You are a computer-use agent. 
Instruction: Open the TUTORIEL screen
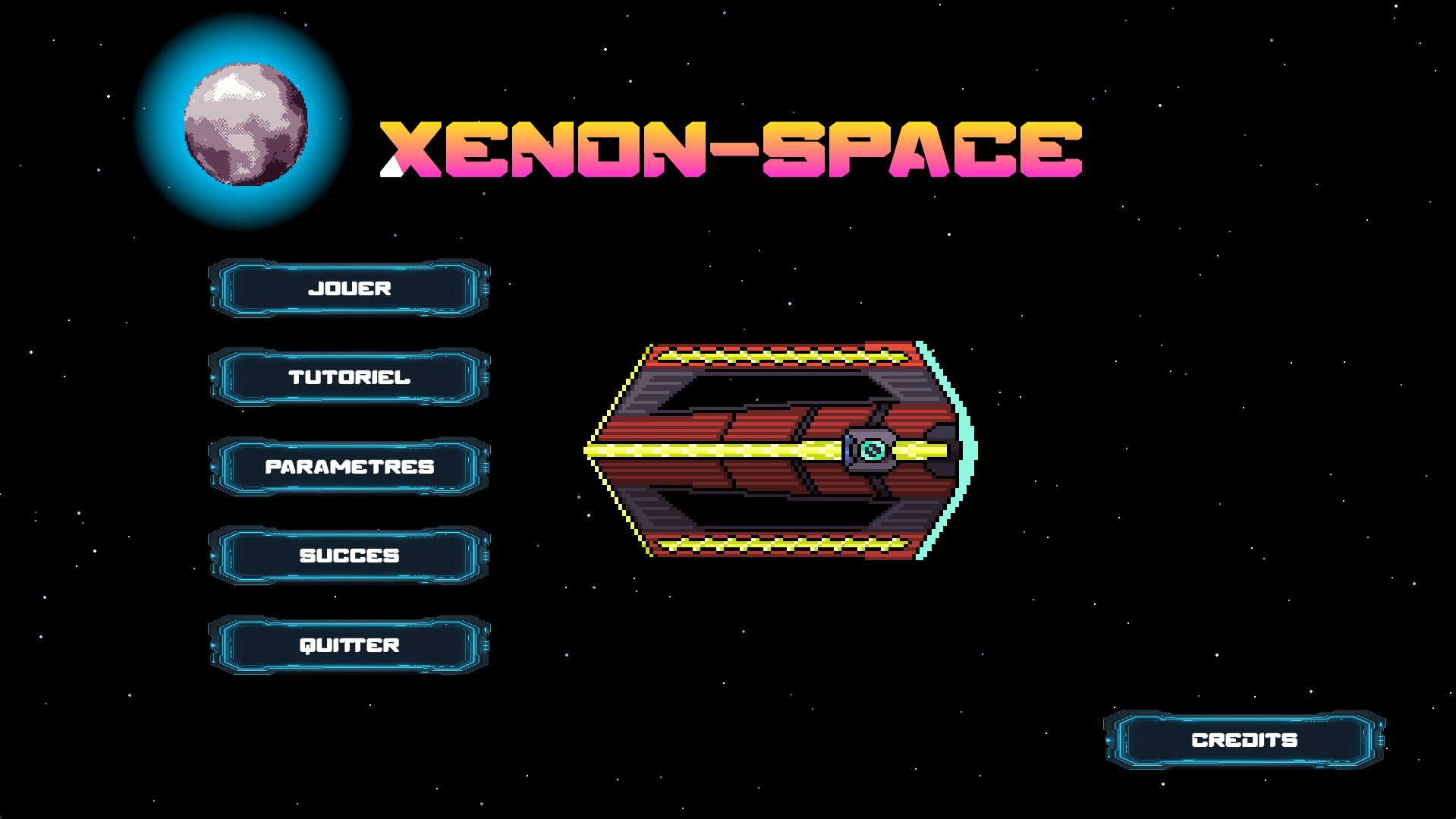coord(350,377)
